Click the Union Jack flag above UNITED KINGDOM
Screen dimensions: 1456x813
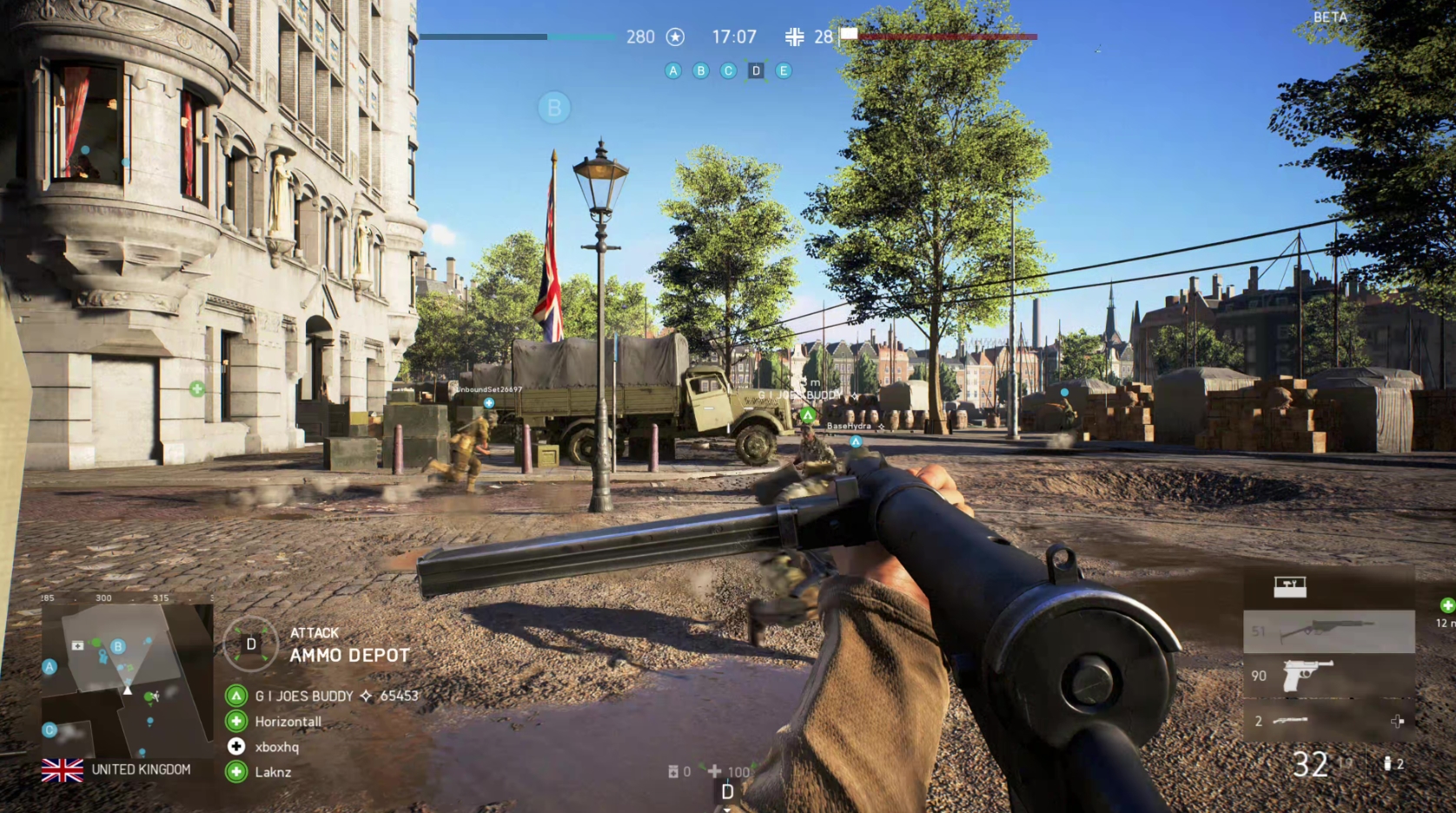coord(63,769)
